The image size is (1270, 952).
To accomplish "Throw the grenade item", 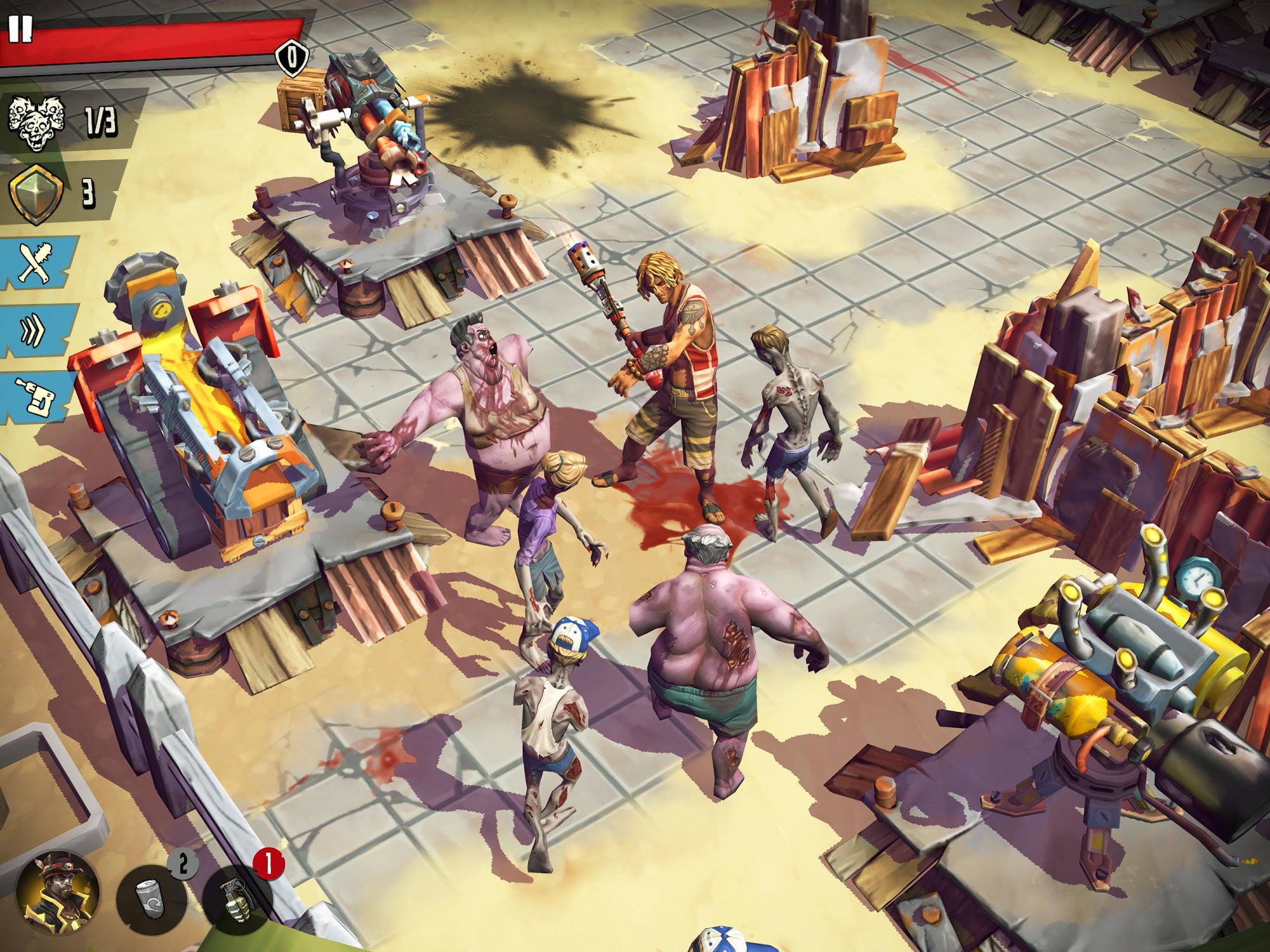I will [237, 899].
